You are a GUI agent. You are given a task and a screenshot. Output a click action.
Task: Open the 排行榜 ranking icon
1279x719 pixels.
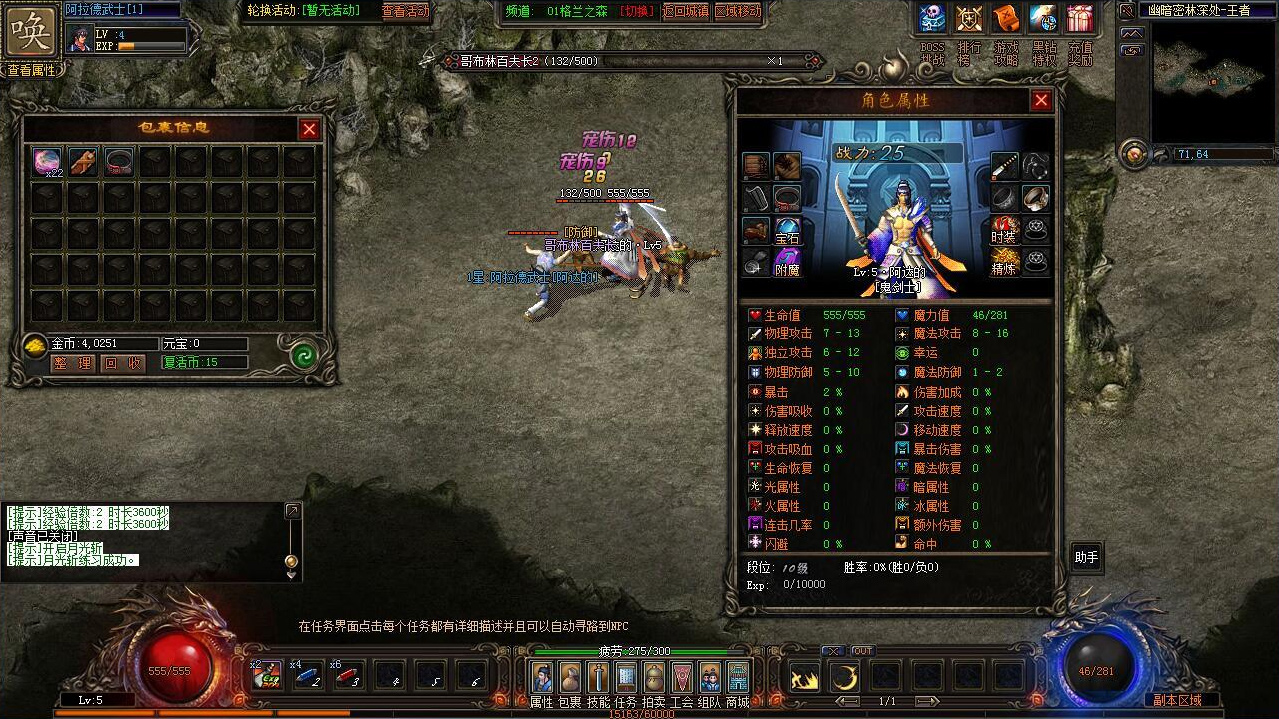[x=969, y=19]
